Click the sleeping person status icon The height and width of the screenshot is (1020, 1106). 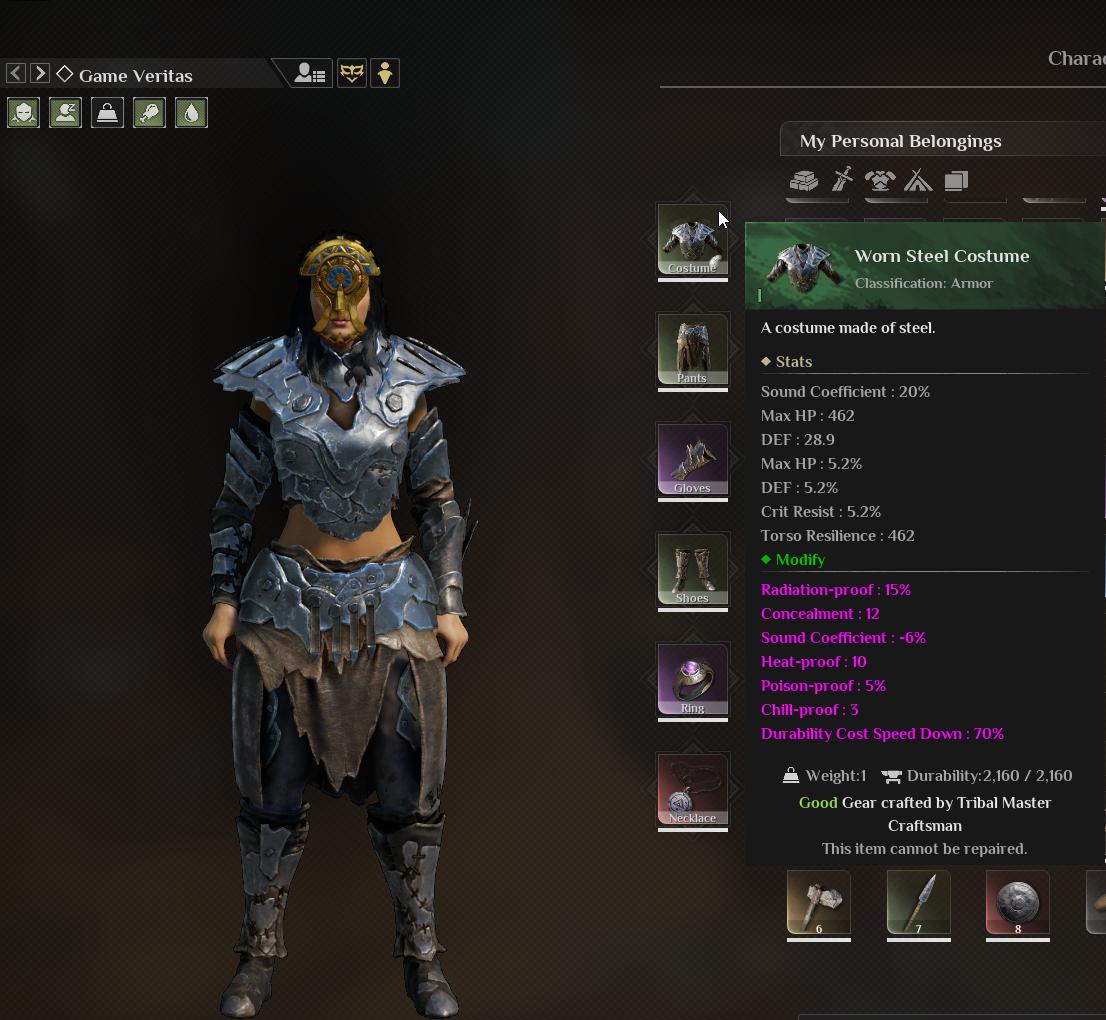[65, 112]
